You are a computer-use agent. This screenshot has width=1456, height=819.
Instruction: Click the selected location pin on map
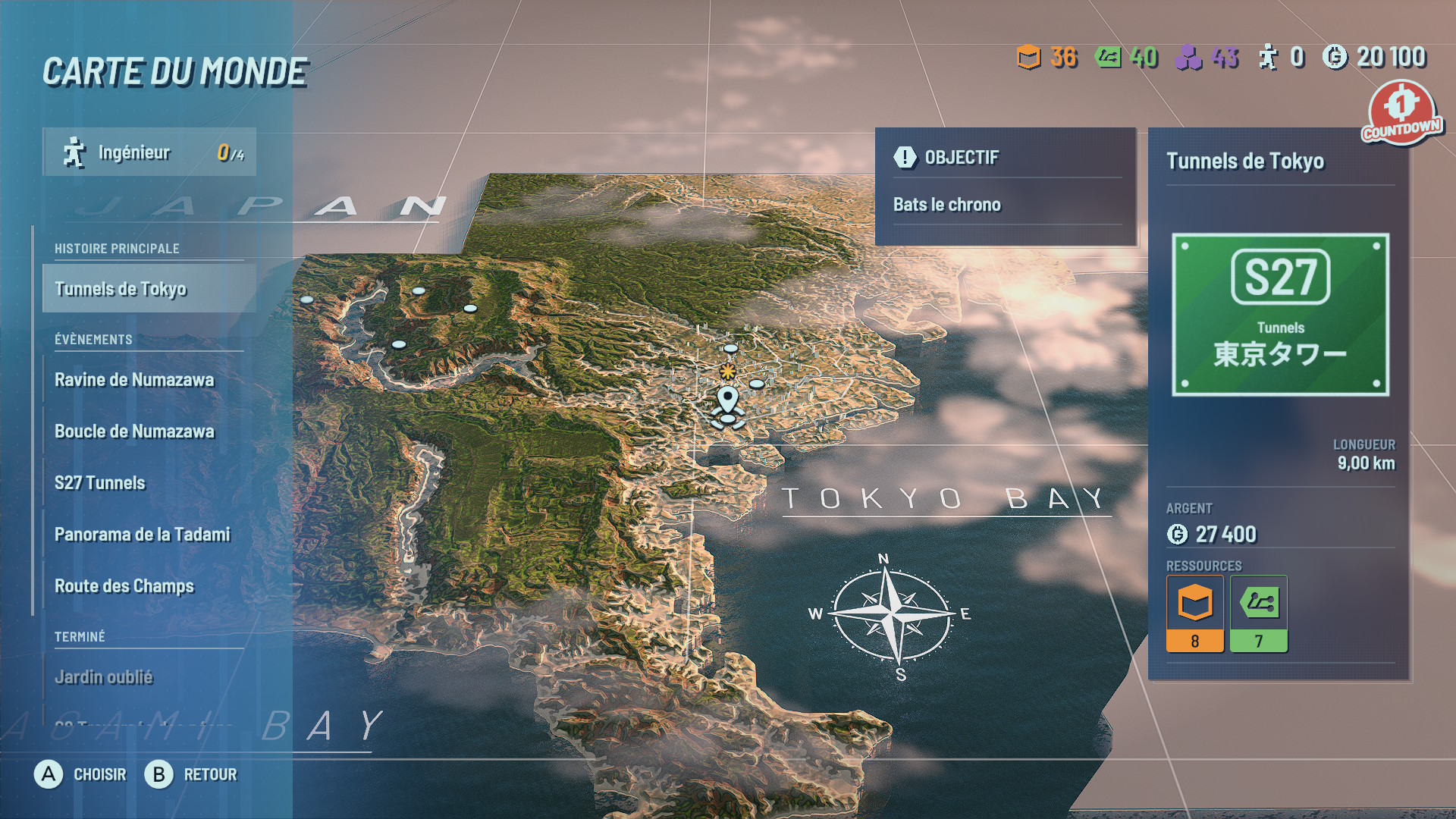coord(727,400)
